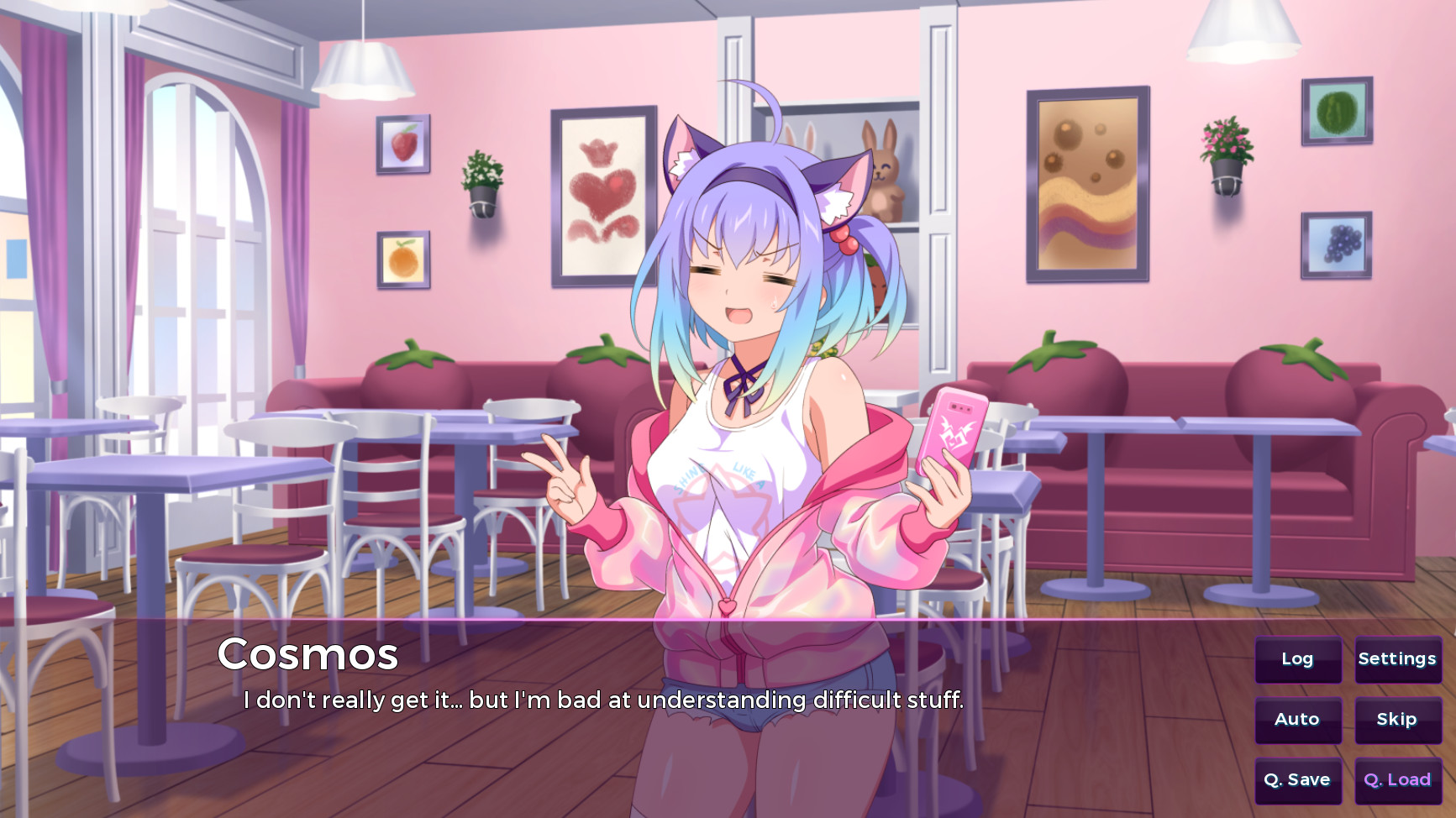Advance the dialogue text box
Screen dimensions: 1456x818
point(605,697)
